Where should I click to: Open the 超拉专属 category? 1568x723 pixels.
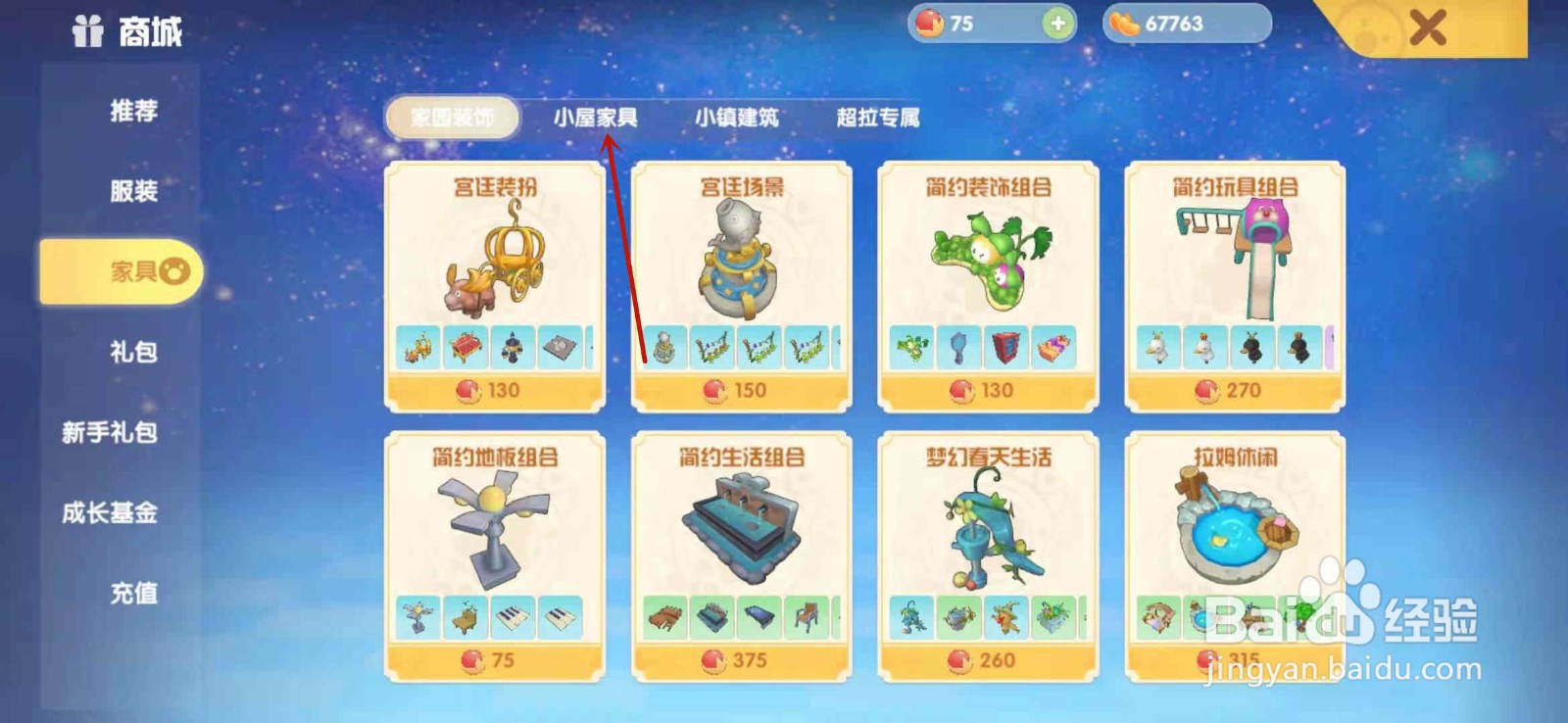pos(876,116)
